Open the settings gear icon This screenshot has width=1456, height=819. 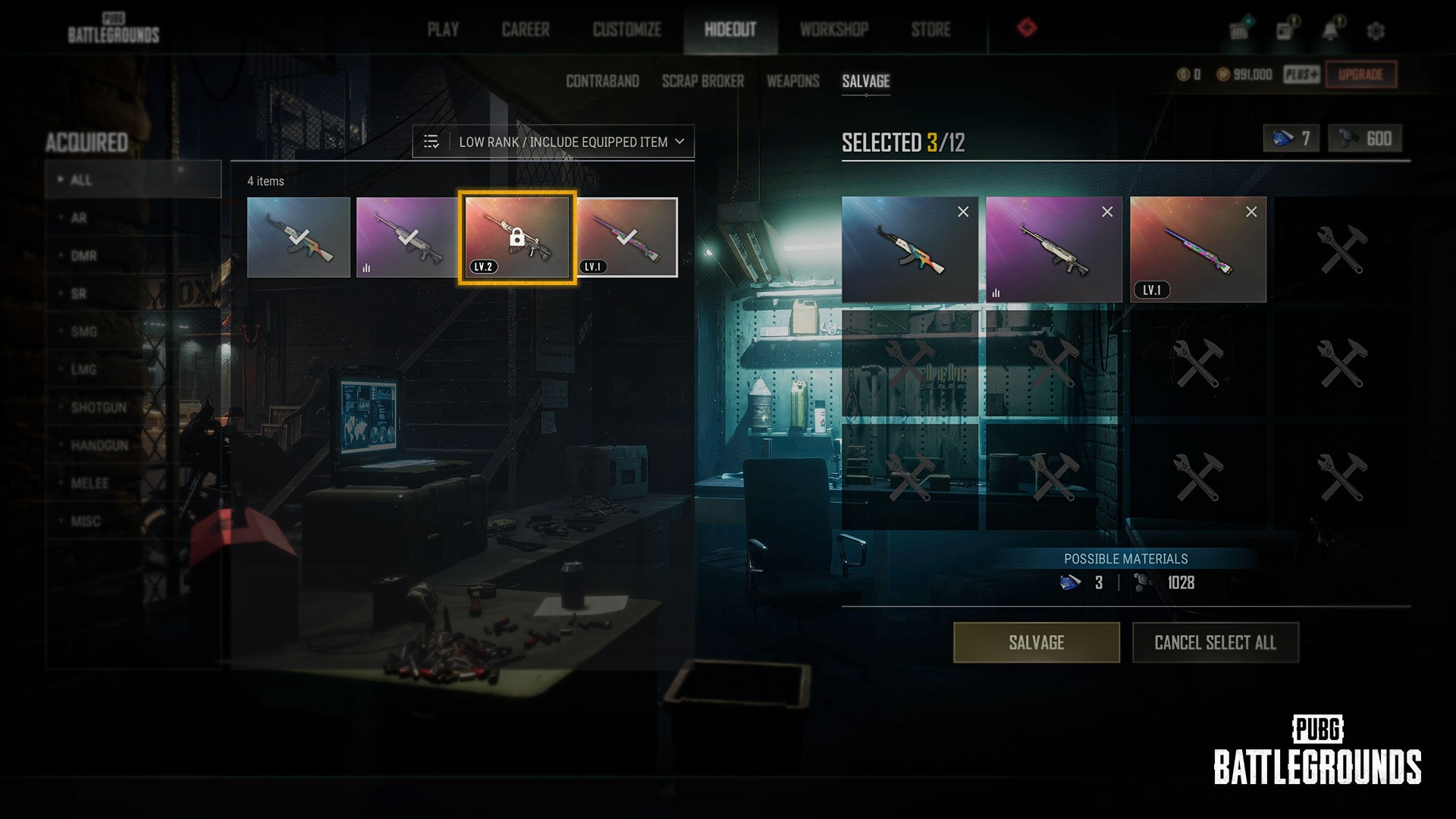(1376, 31)
